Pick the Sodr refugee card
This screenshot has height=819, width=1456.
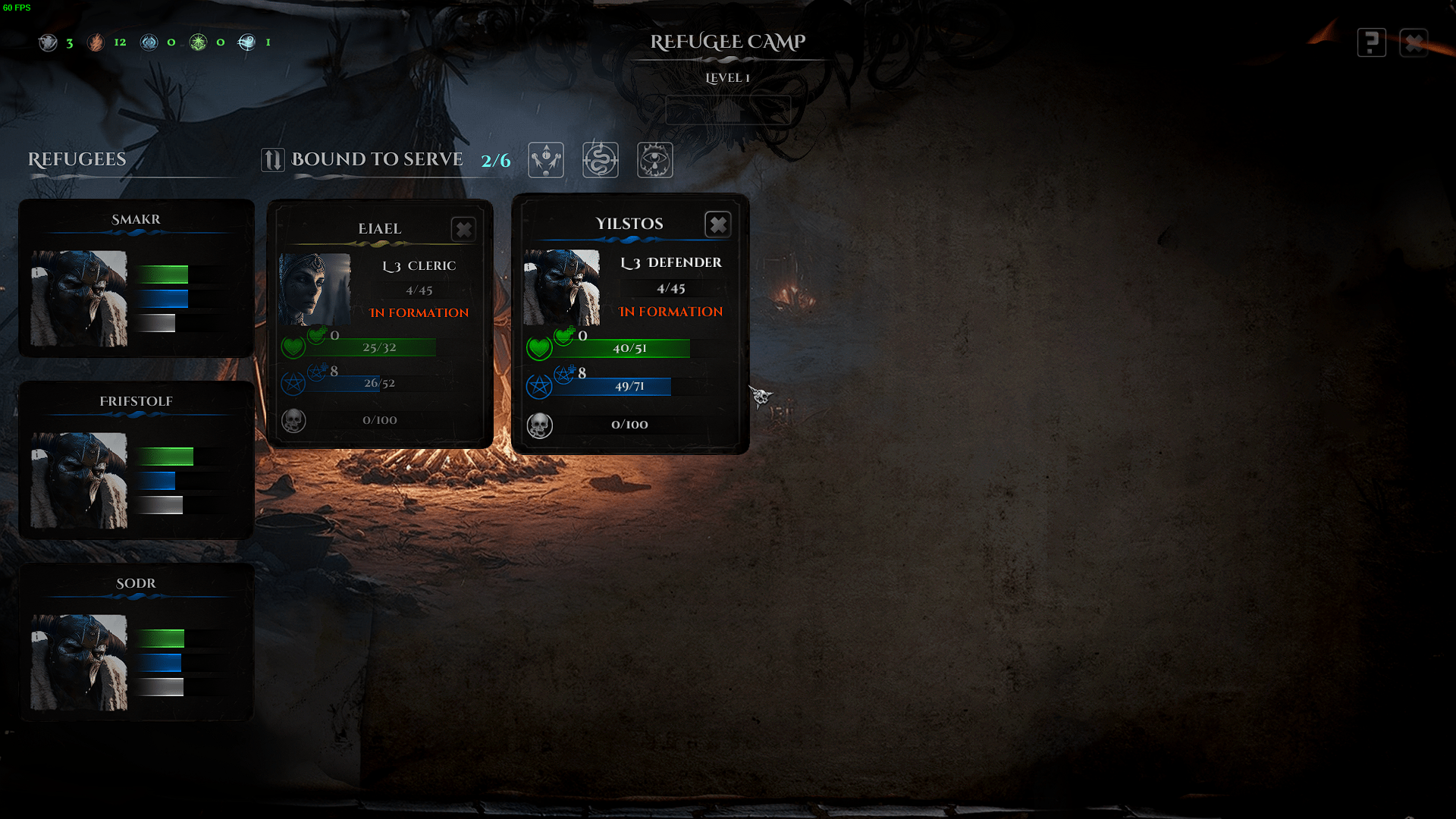pos(136,642)
